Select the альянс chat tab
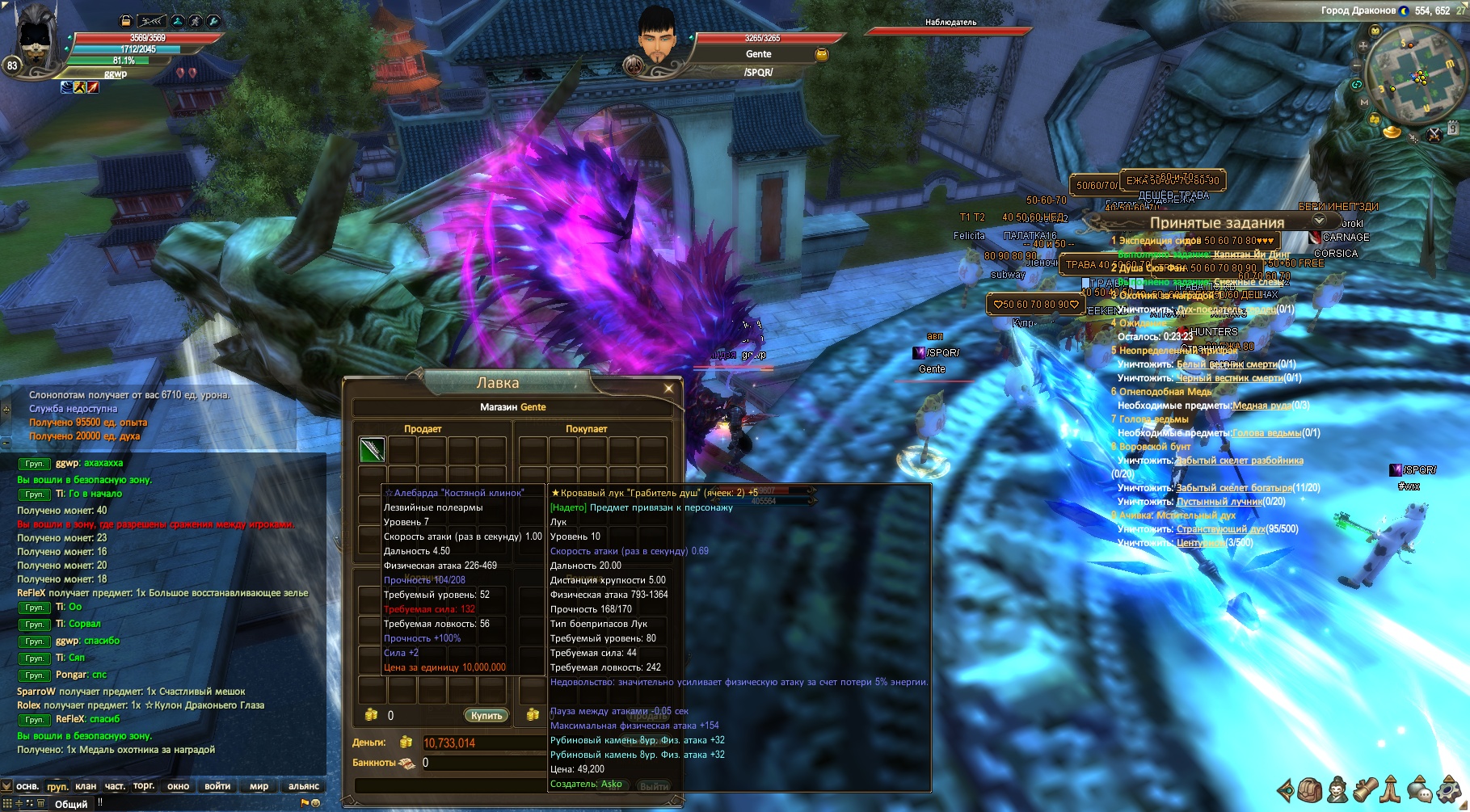 [304, 786]
